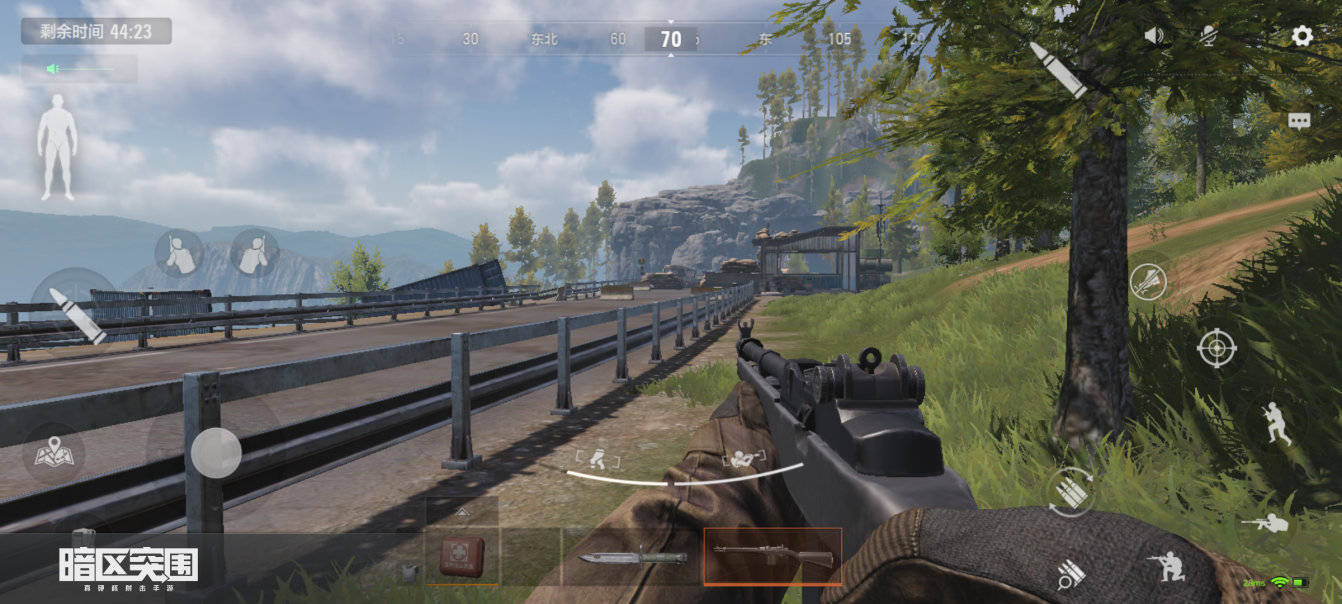The height and width of the screenshot is (604, 1342).
Task: Activate the lean right button
Action: pos(254,252)
